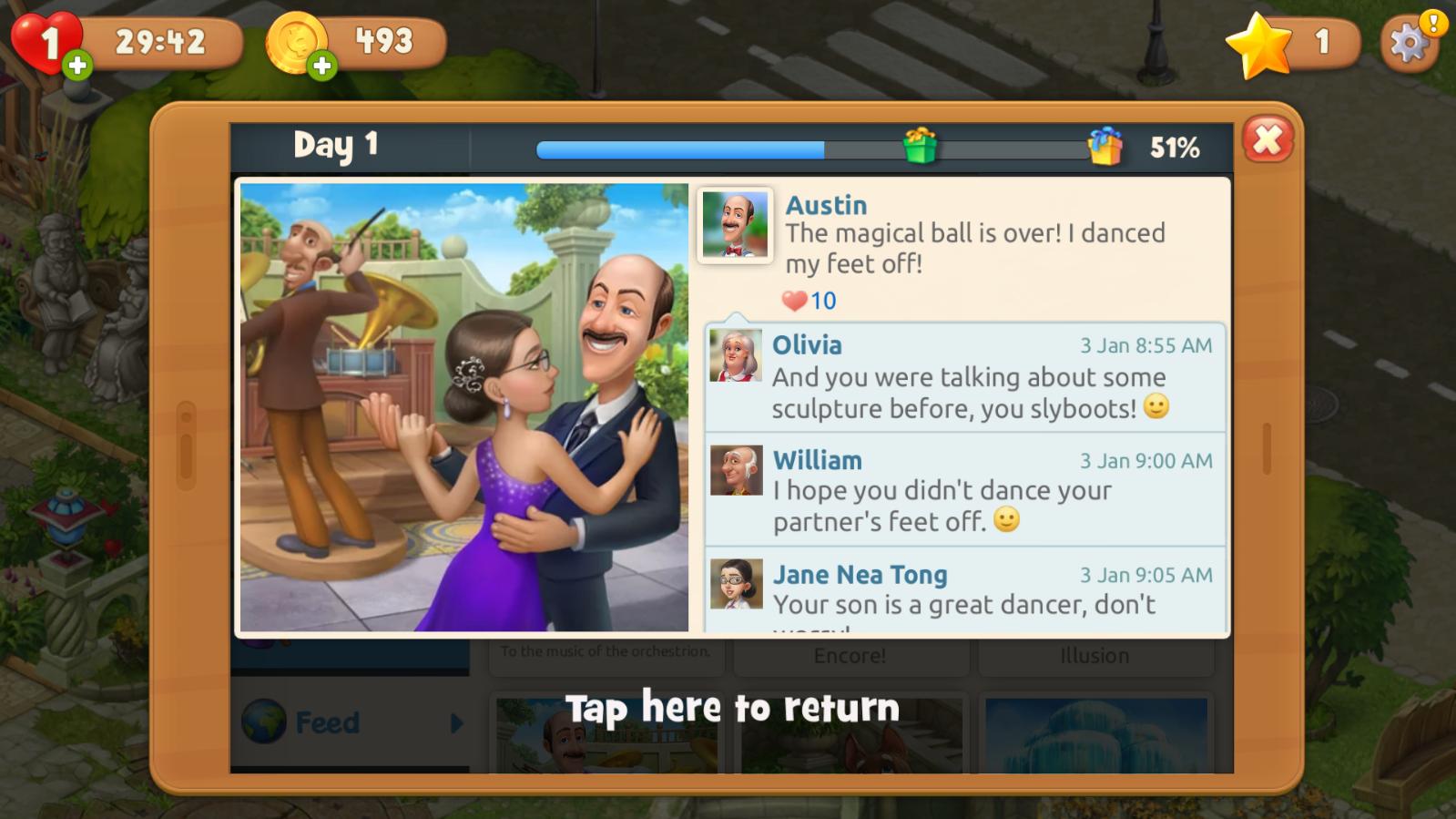Image resolution: width=1456 pixels, height=819 pixels.
Task: Select Olivia's comment
Action: click(x=965, y=377)
